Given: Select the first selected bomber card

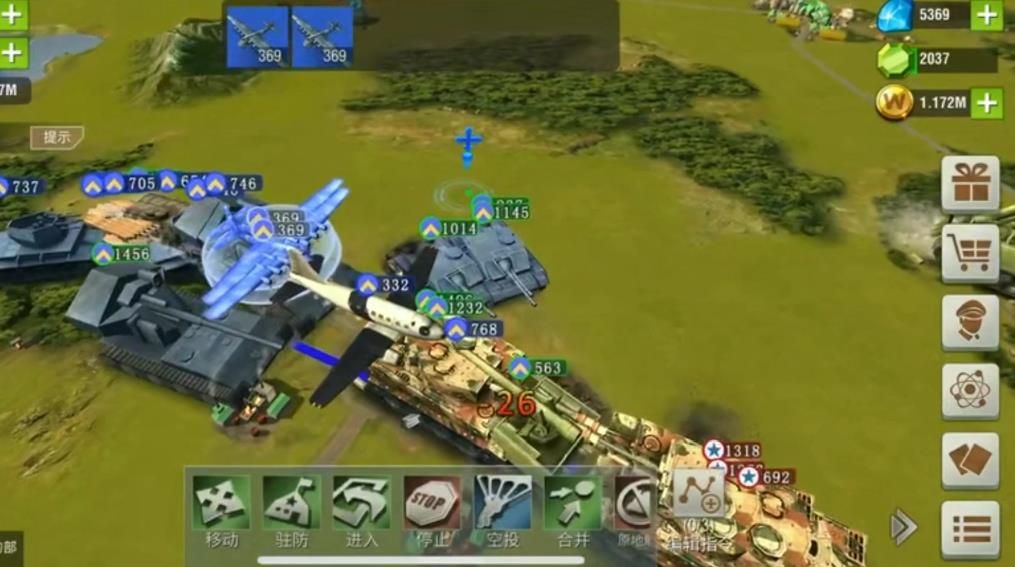Looking at the screenshot, I should (257, 37).
